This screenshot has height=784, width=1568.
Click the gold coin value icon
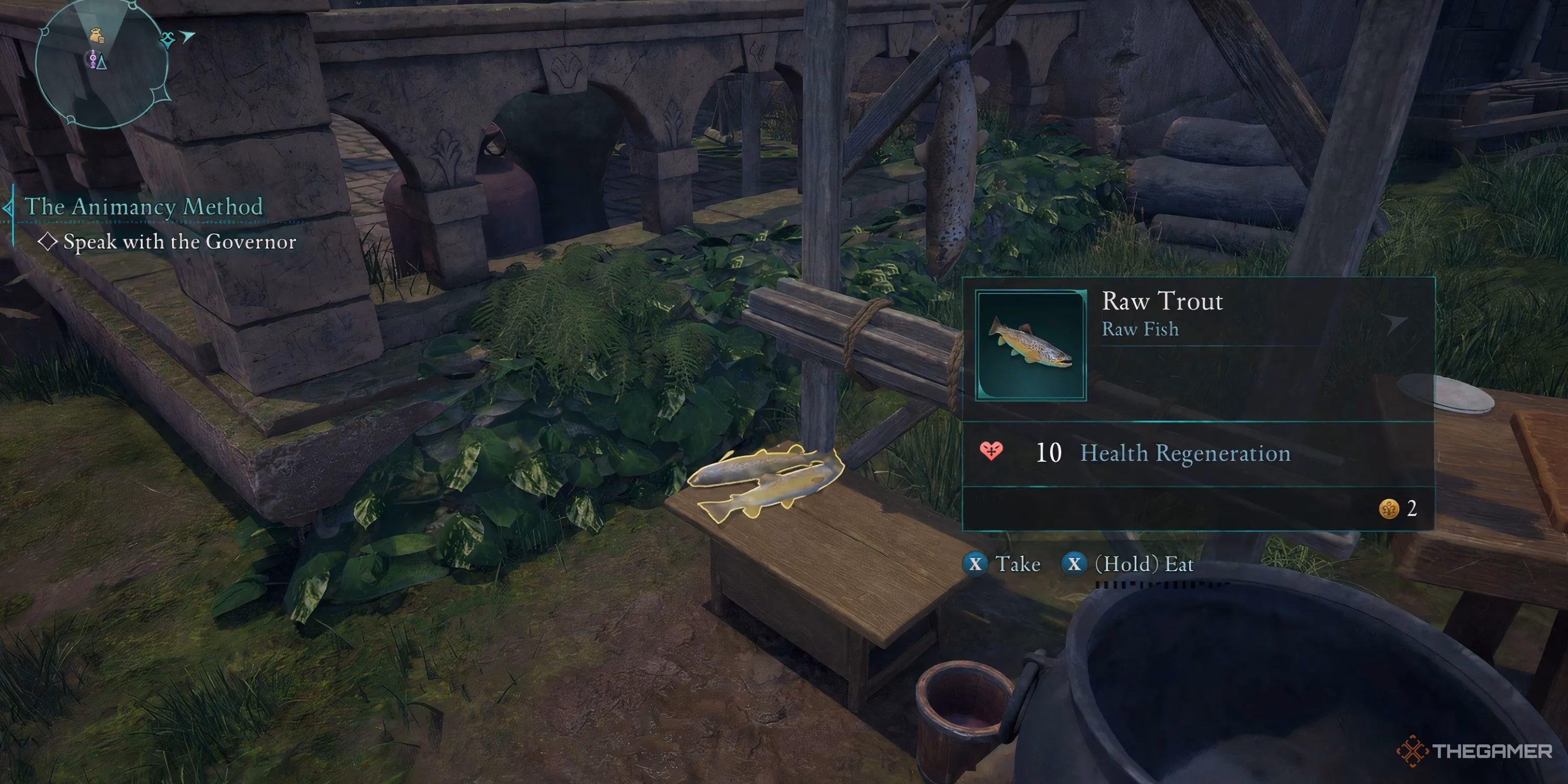pyautogui.click(x=1388, y=508)
